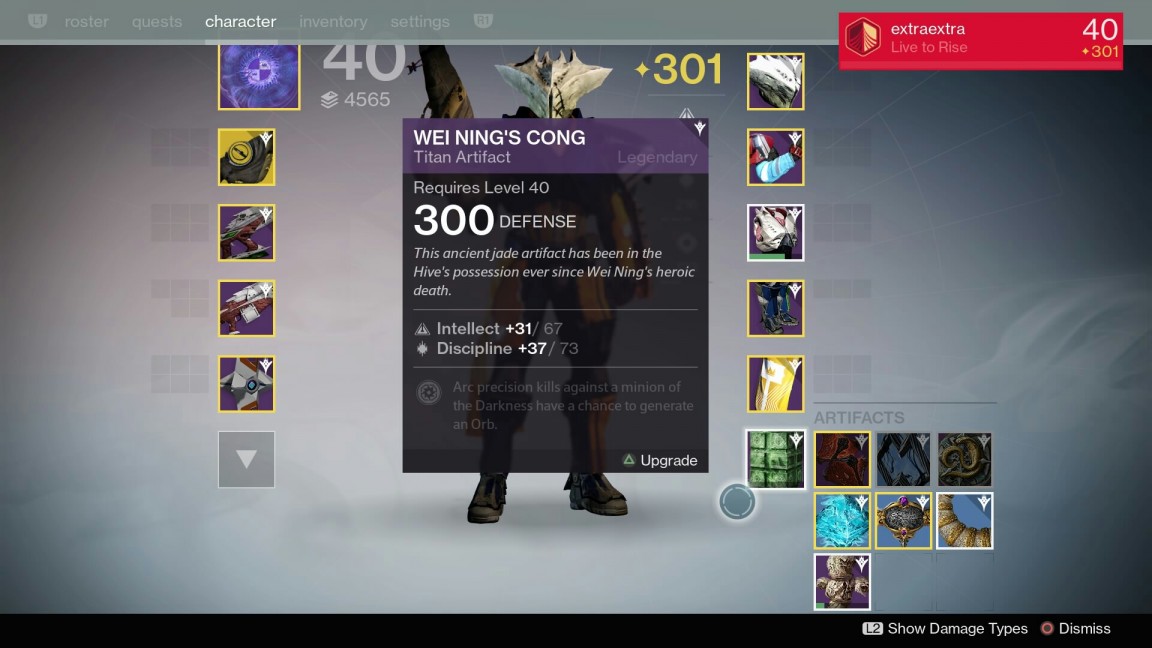Screen dimensions: 1152x648
Task: Select the ghost shell slot
Action: 246,384
